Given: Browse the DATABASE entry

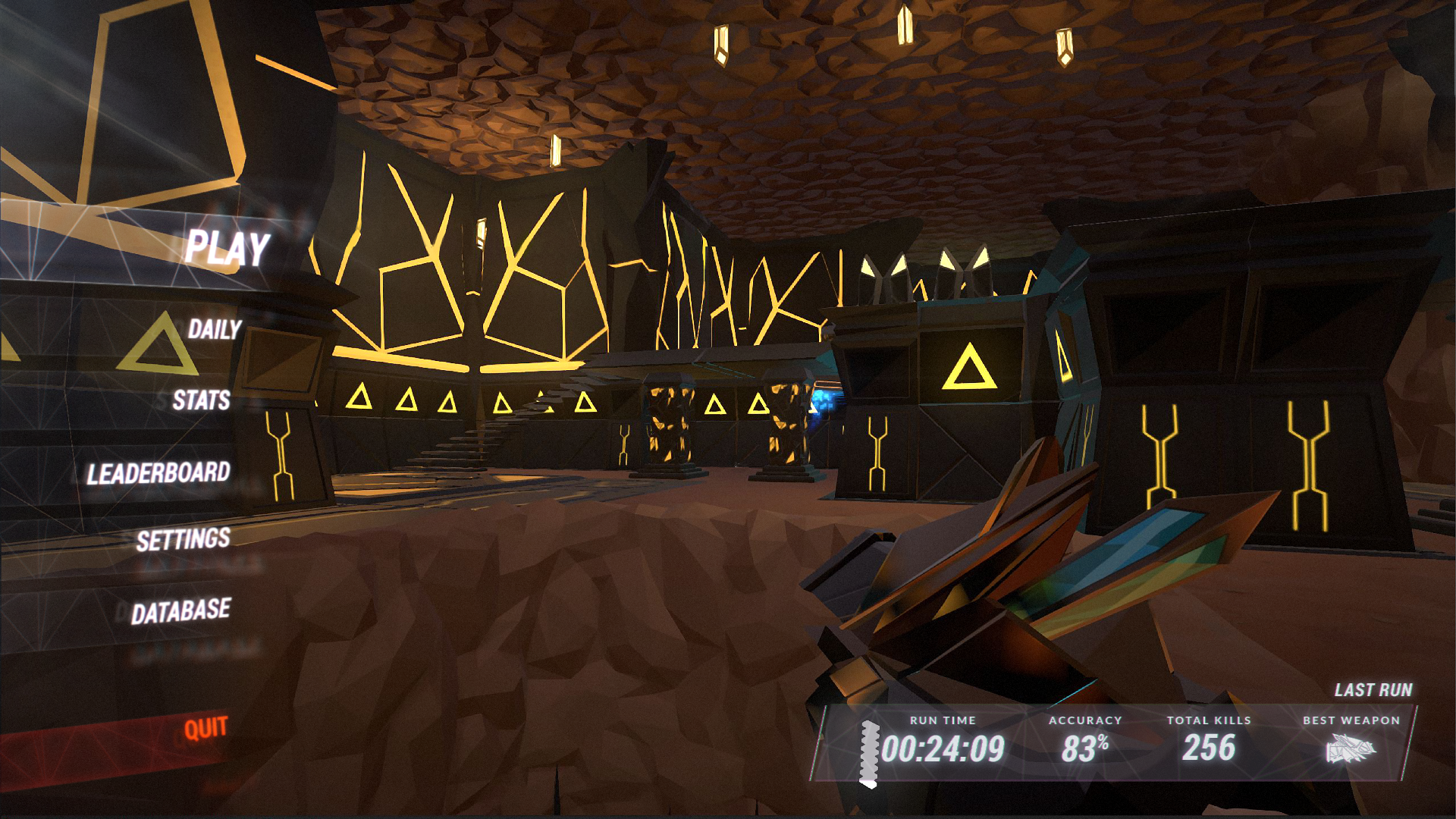Looking at the screenshot, I should pyautogui.click(x=180, y=611).
